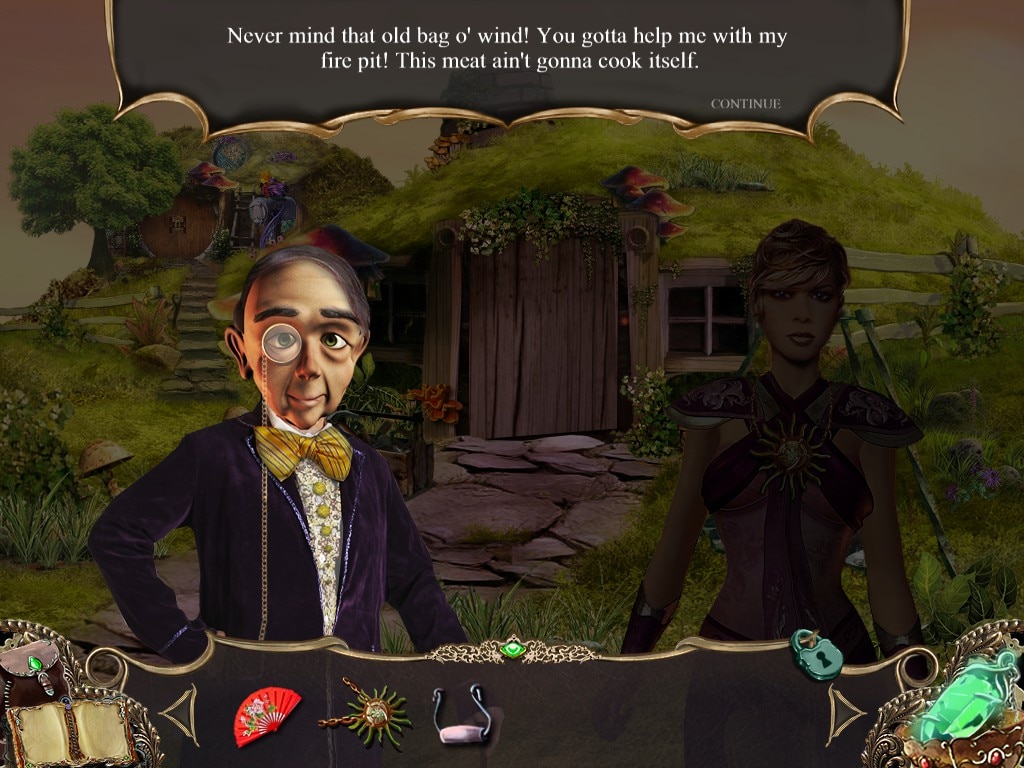The width and height of the screenshot is (1024, 768).
Task: Continue the dialogue
Action: [x=745, y=104]
